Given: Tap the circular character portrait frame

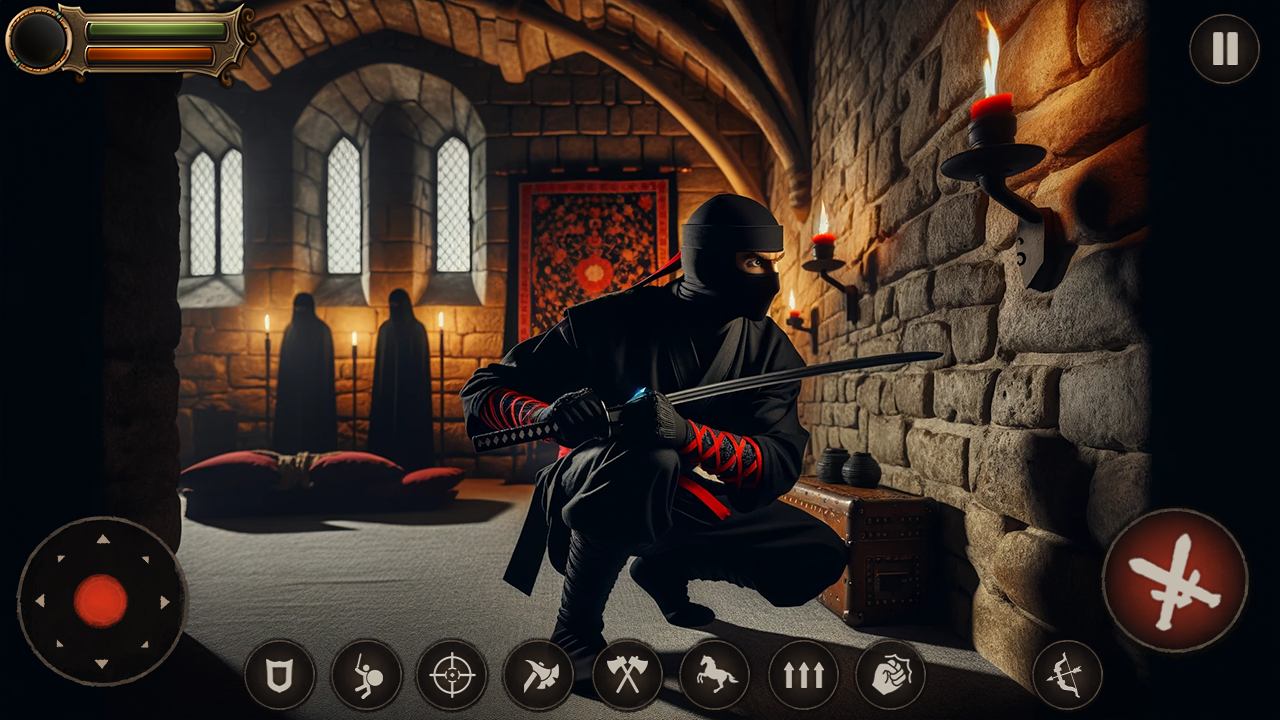Looking at the screenshot, I should [38, 42].
